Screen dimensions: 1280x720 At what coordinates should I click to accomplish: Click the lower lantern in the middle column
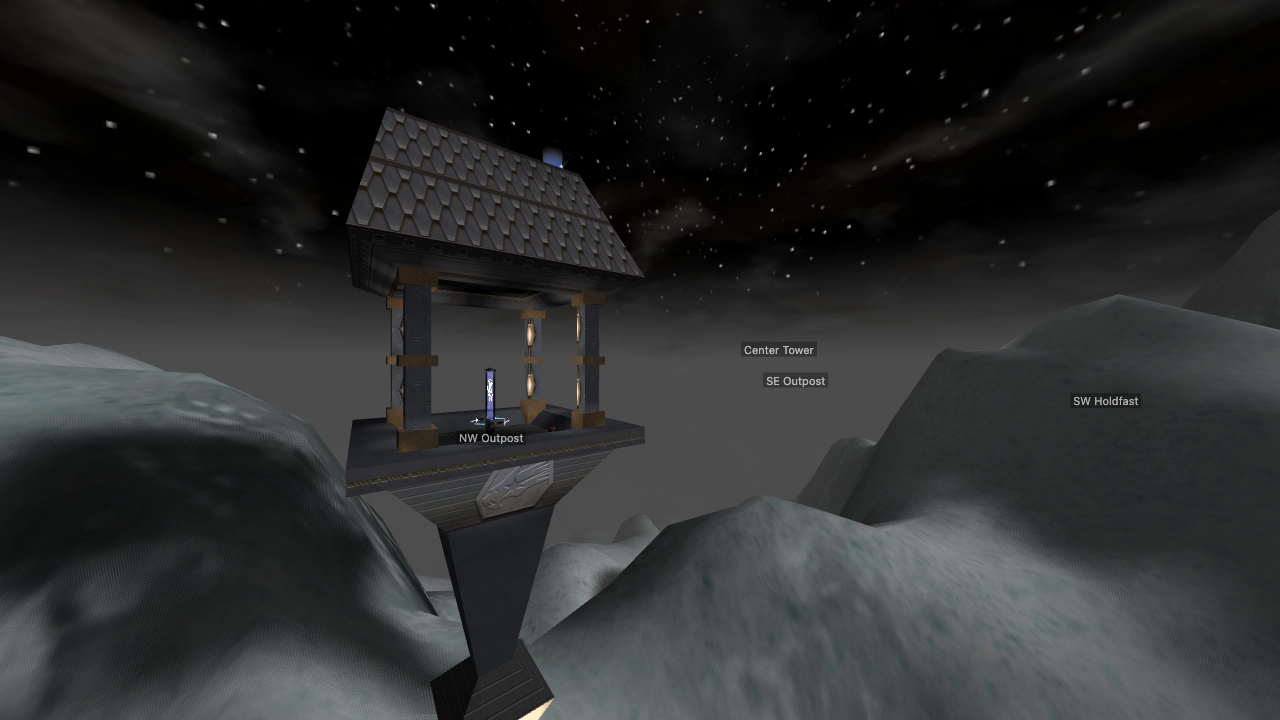pos(530,382)
